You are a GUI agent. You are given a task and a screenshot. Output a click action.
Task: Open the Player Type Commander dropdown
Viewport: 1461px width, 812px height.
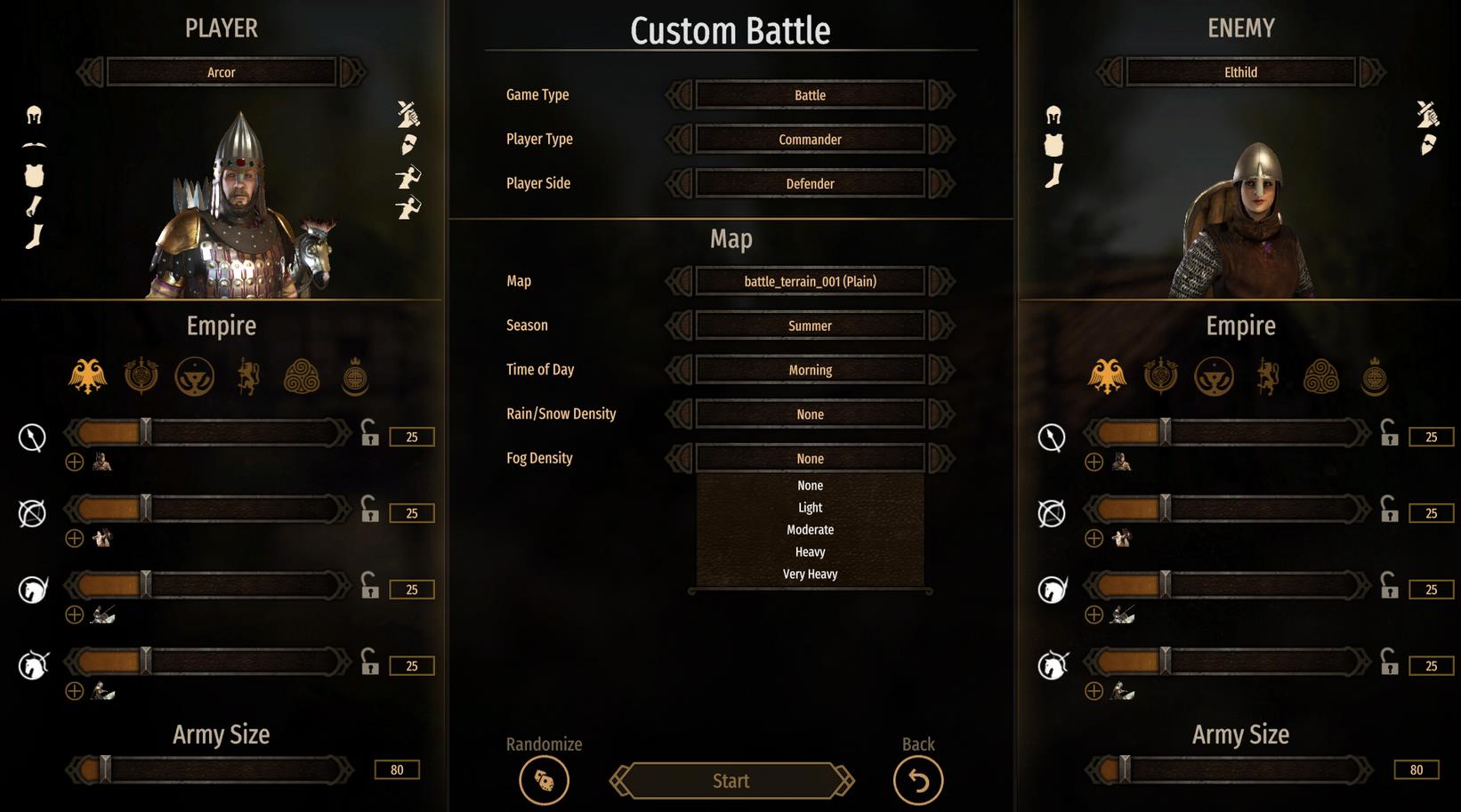tap(810, 140)
